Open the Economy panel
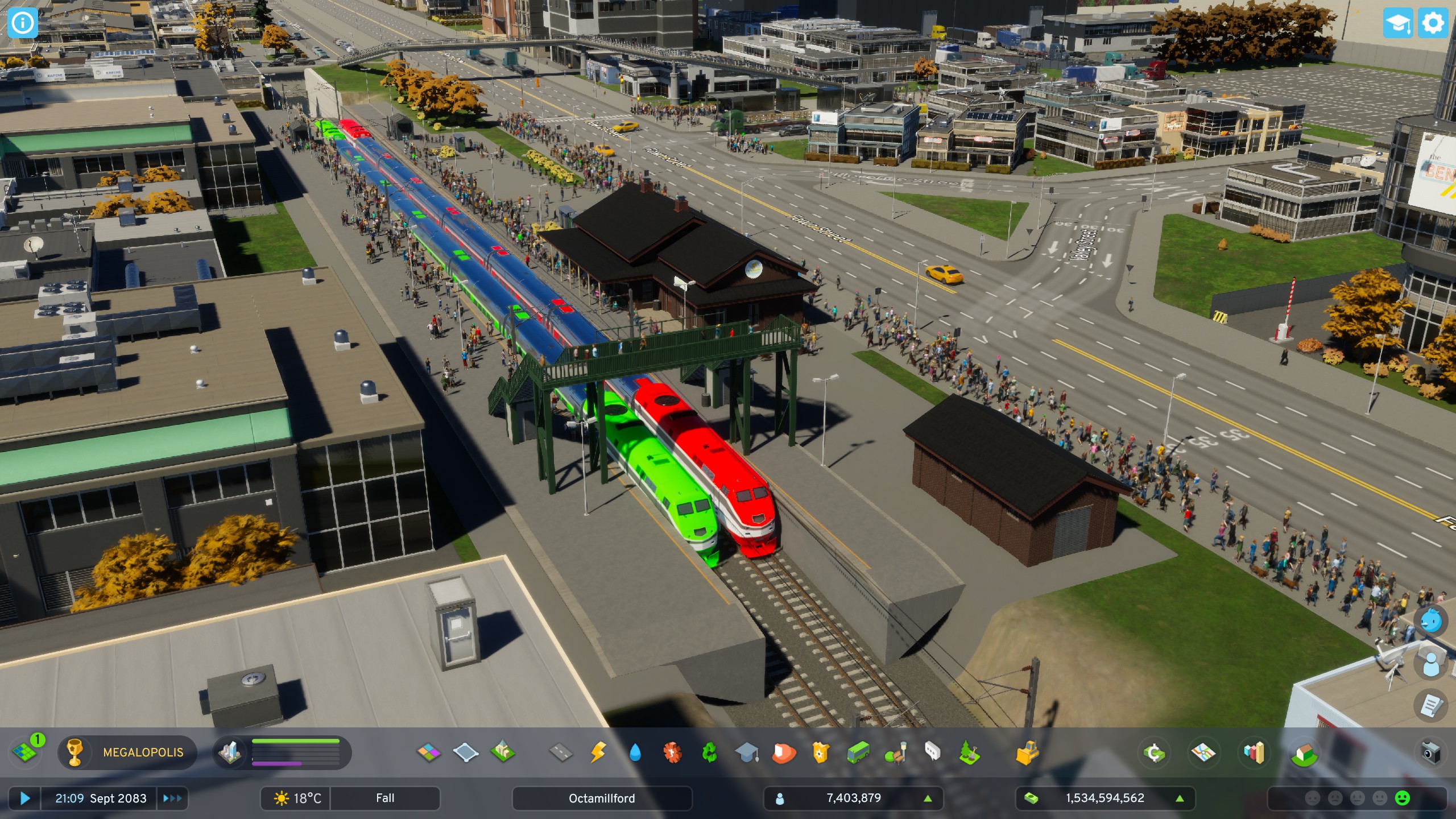1456x819 pixels. (x=1155, y=752)
